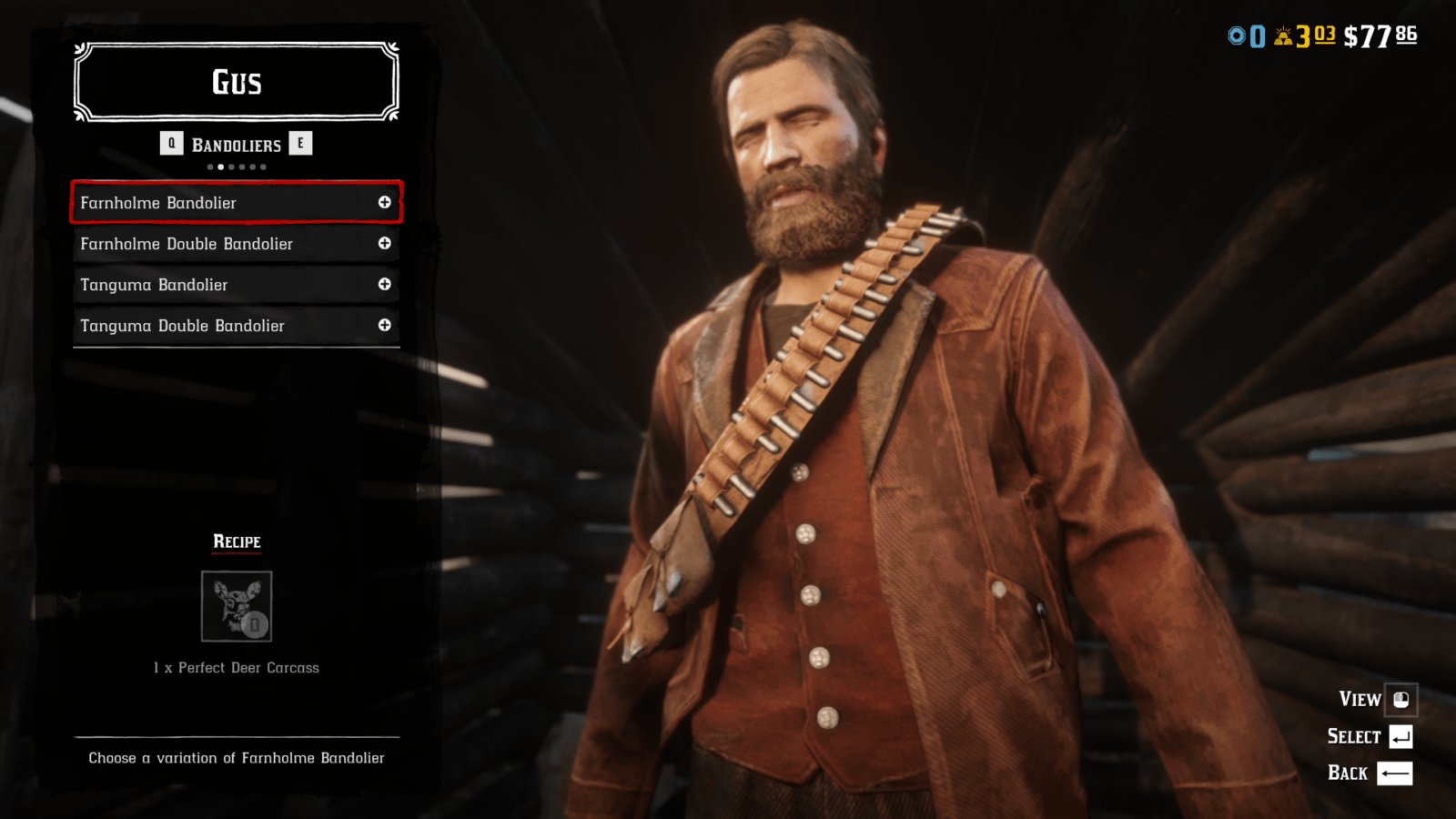Click the Perfect Deer Carcass ingredient label

[x=236, y=667]
